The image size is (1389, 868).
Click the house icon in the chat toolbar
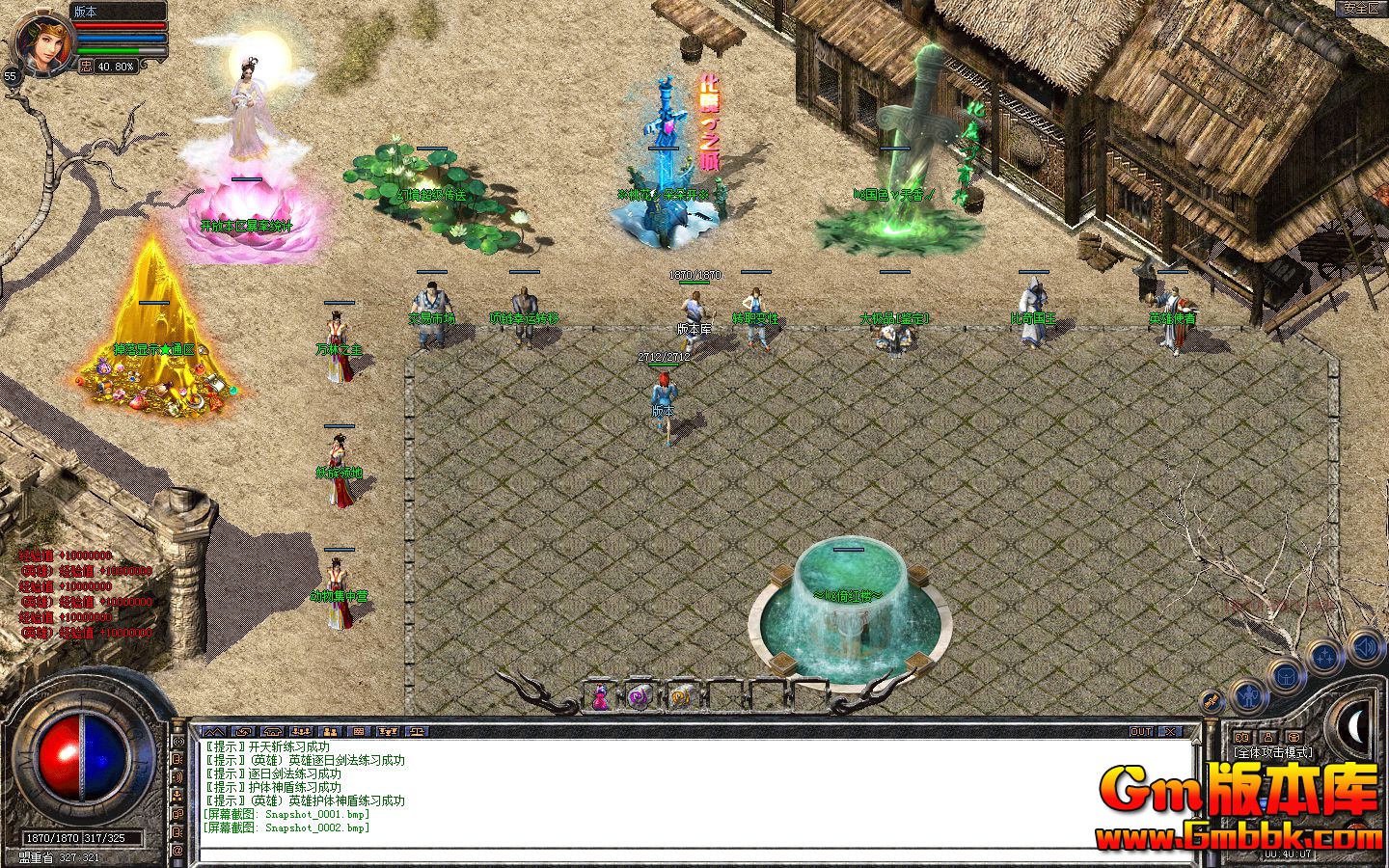pos(272,732)
